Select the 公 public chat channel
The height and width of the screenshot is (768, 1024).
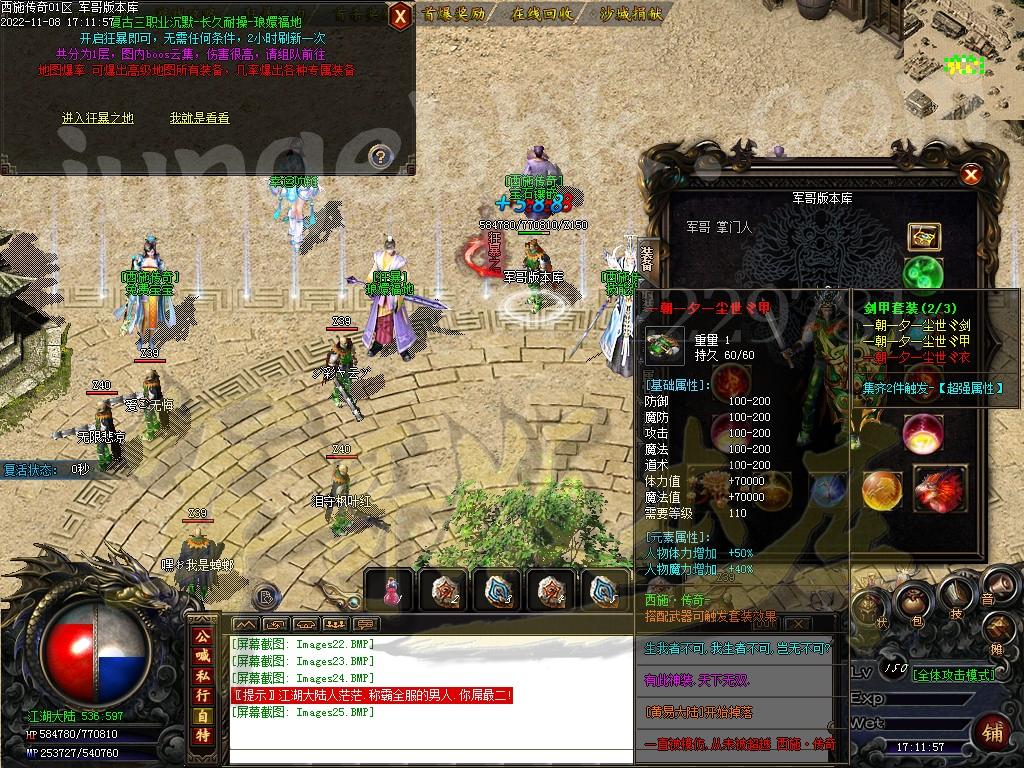point(203,636)
